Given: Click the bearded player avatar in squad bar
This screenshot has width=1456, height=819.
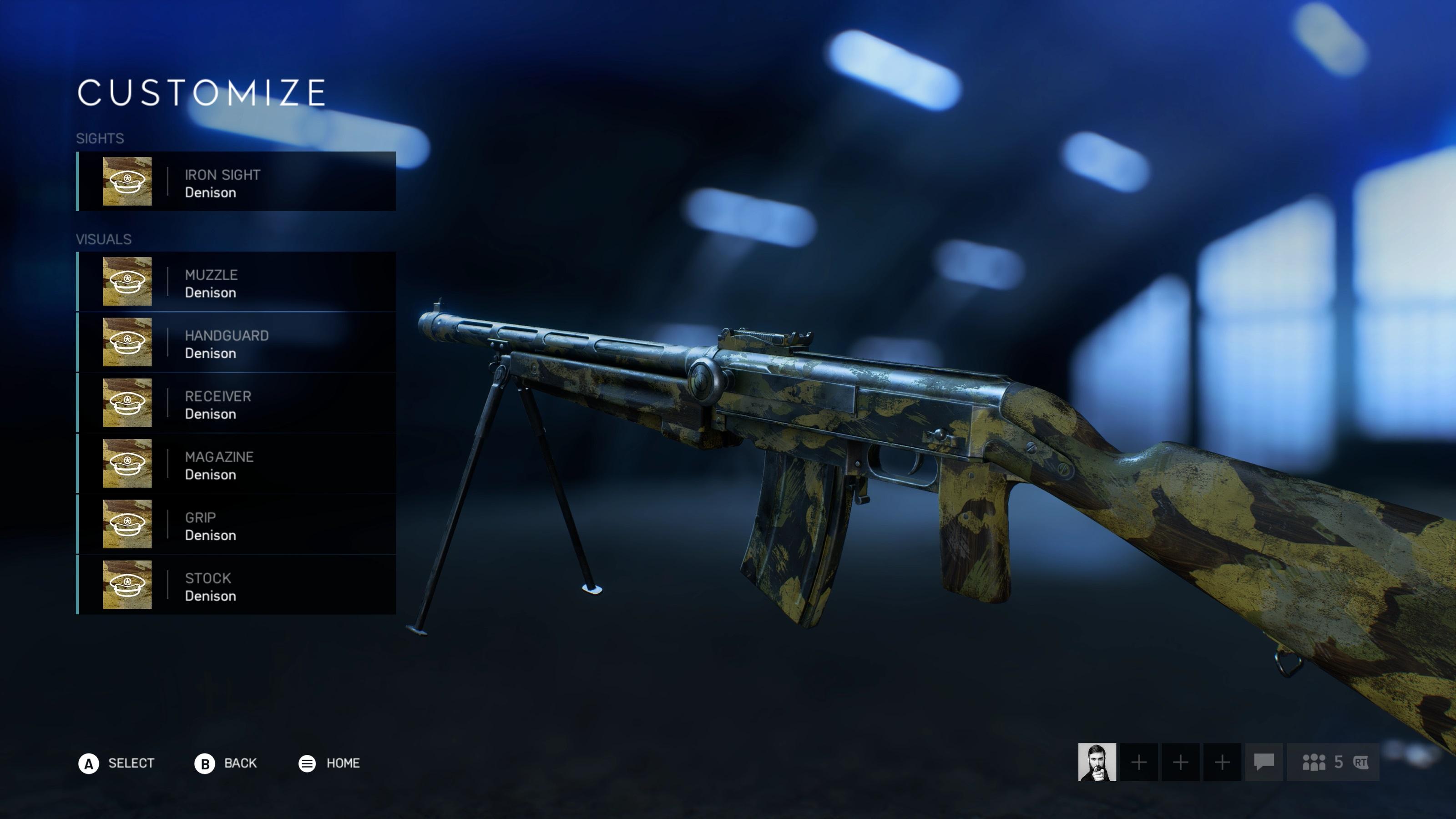Looking at the screenshot, I should tap(1097, 762).
